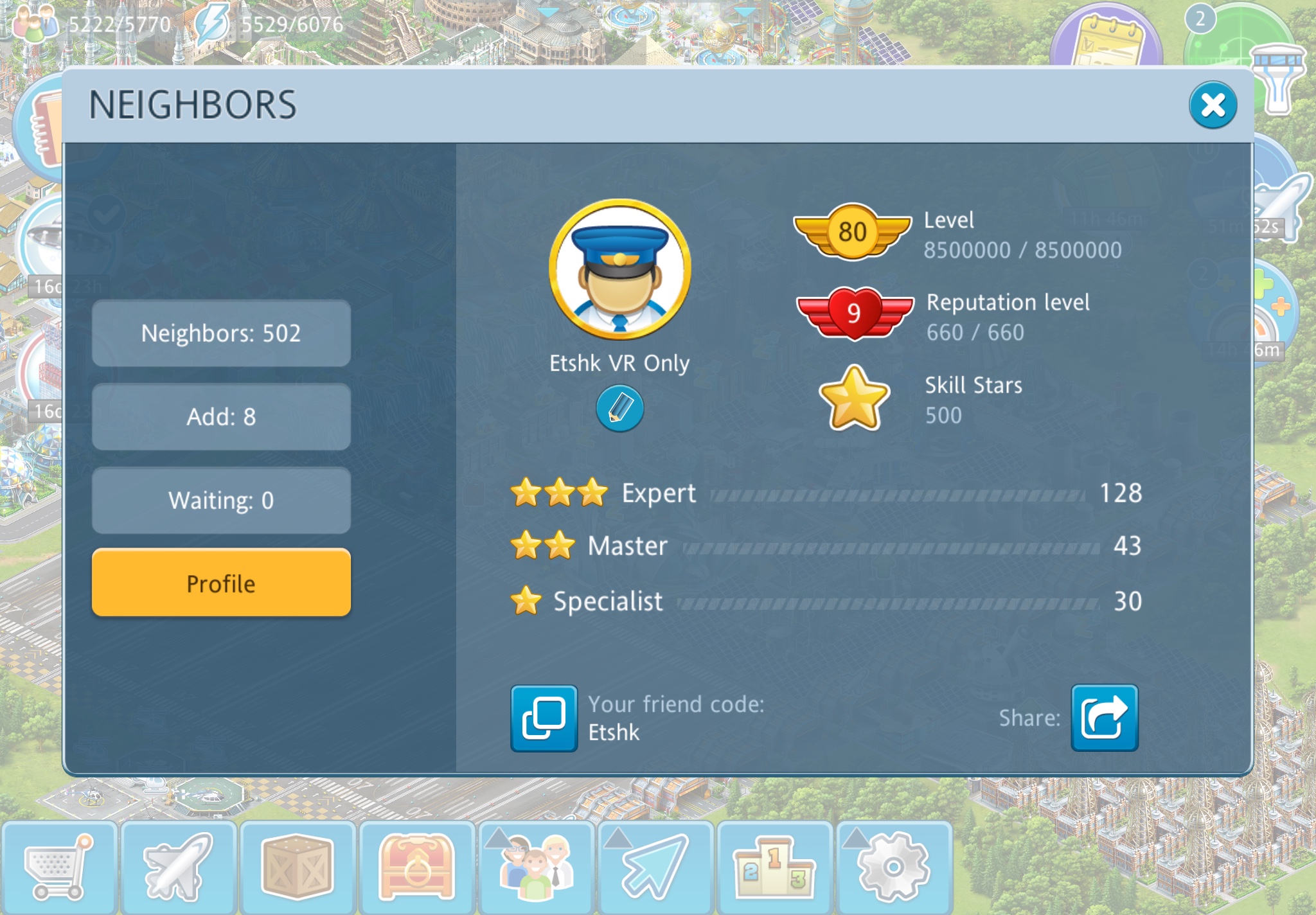The image size is (1316, 915).
Task: Share your friend code
Action: (x=1104, y=718)
